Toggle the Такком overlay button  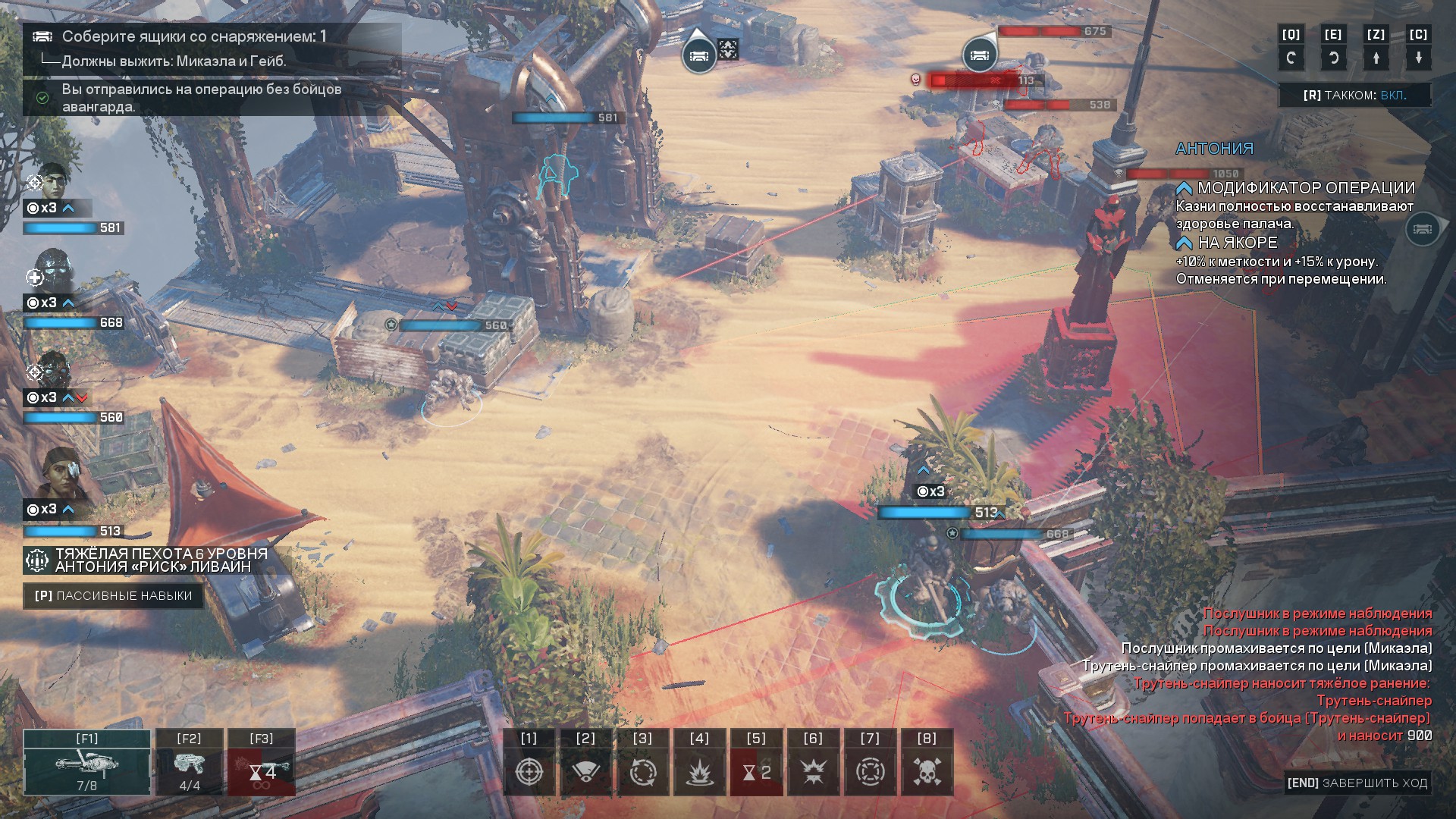point(1354,96)
